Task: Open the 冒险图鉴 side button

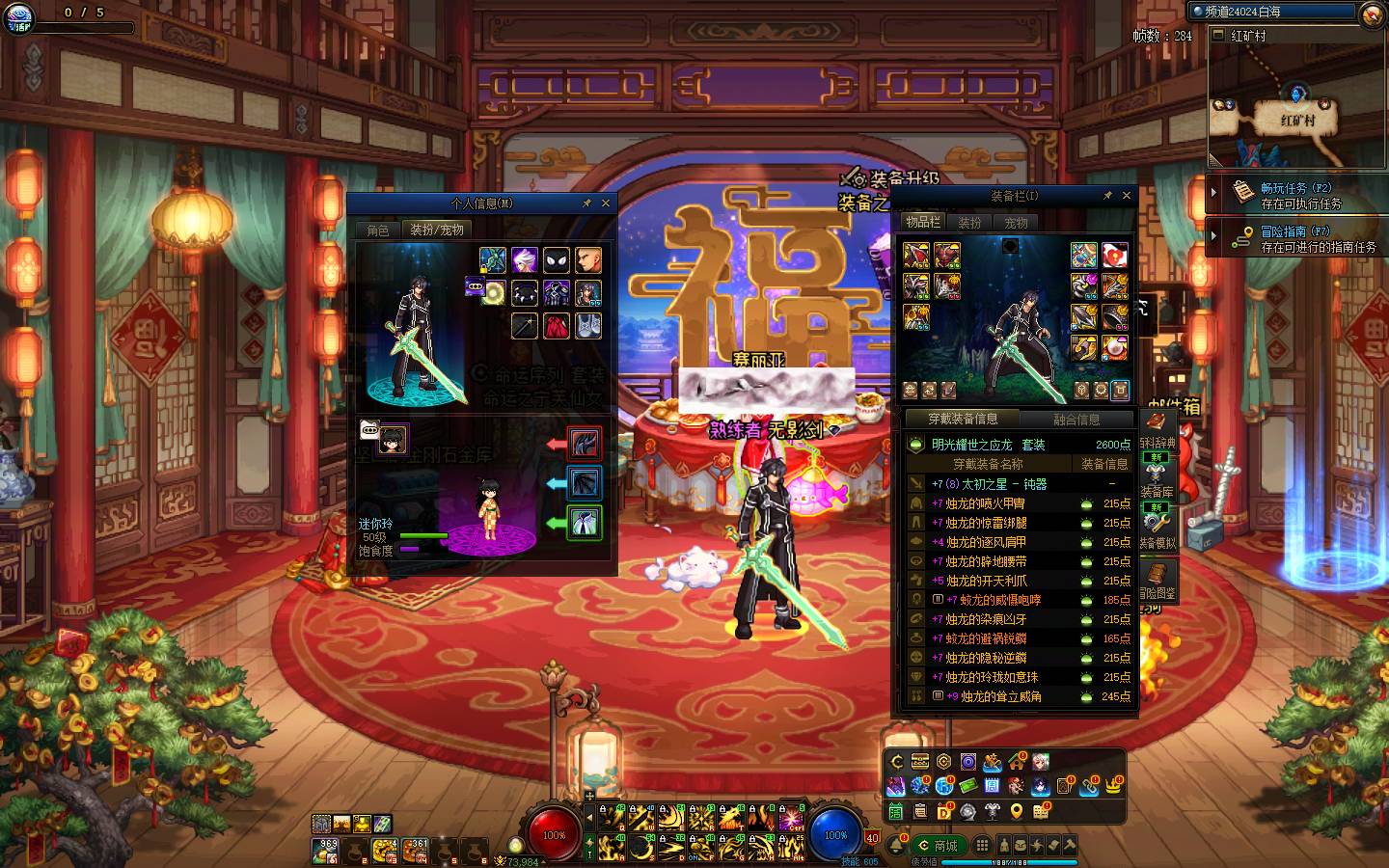Action: coord(1157,582)
